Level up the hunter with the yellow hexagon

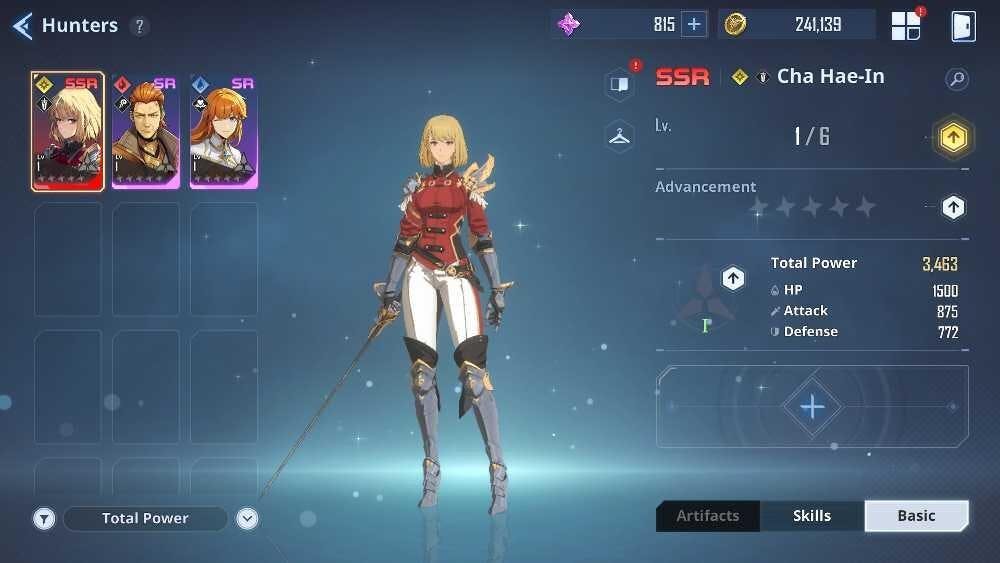coord(953,137)
